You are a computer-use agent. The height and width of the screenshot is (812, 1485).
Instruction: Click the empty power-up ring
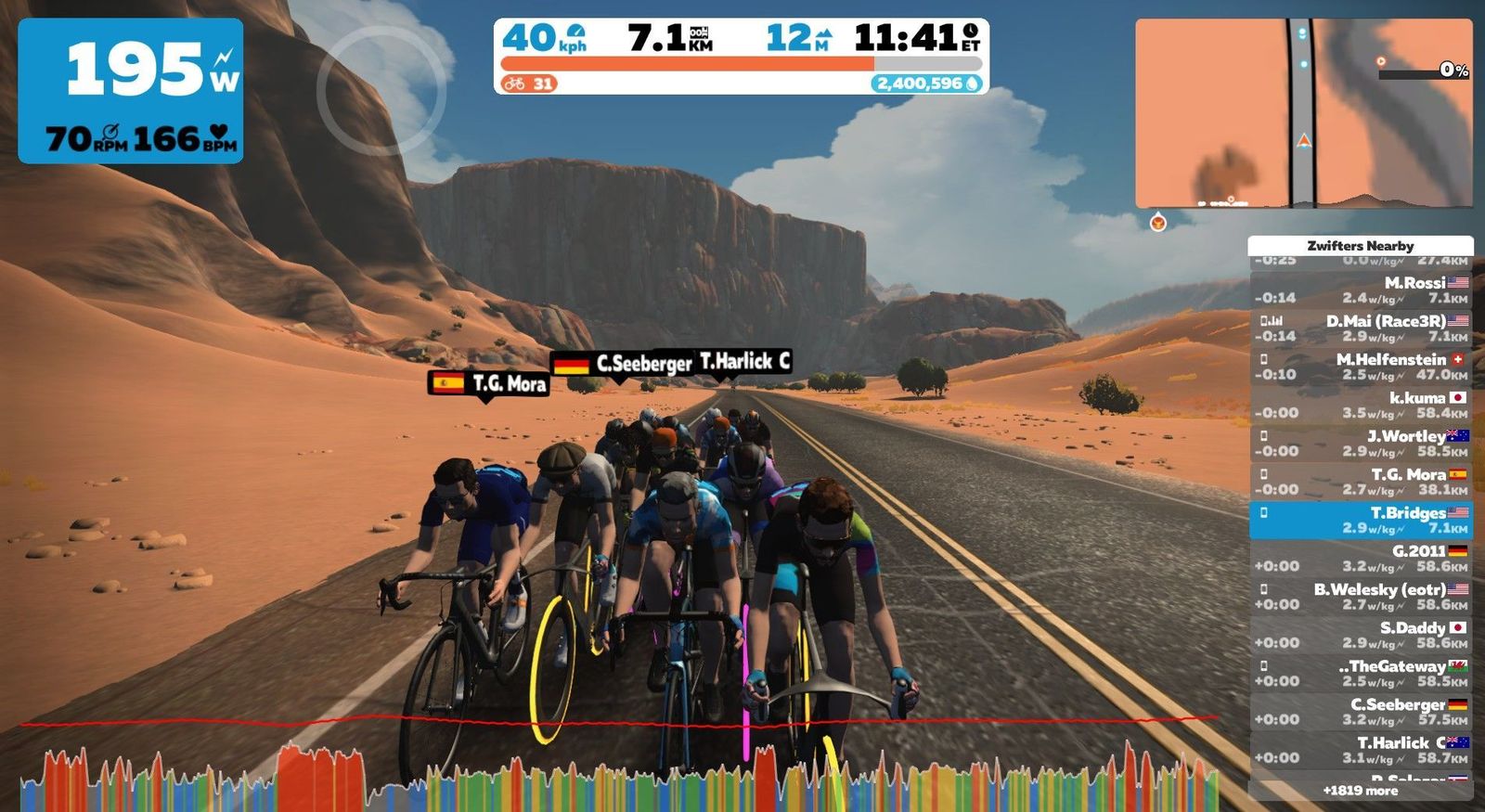[x=381, y=90]
